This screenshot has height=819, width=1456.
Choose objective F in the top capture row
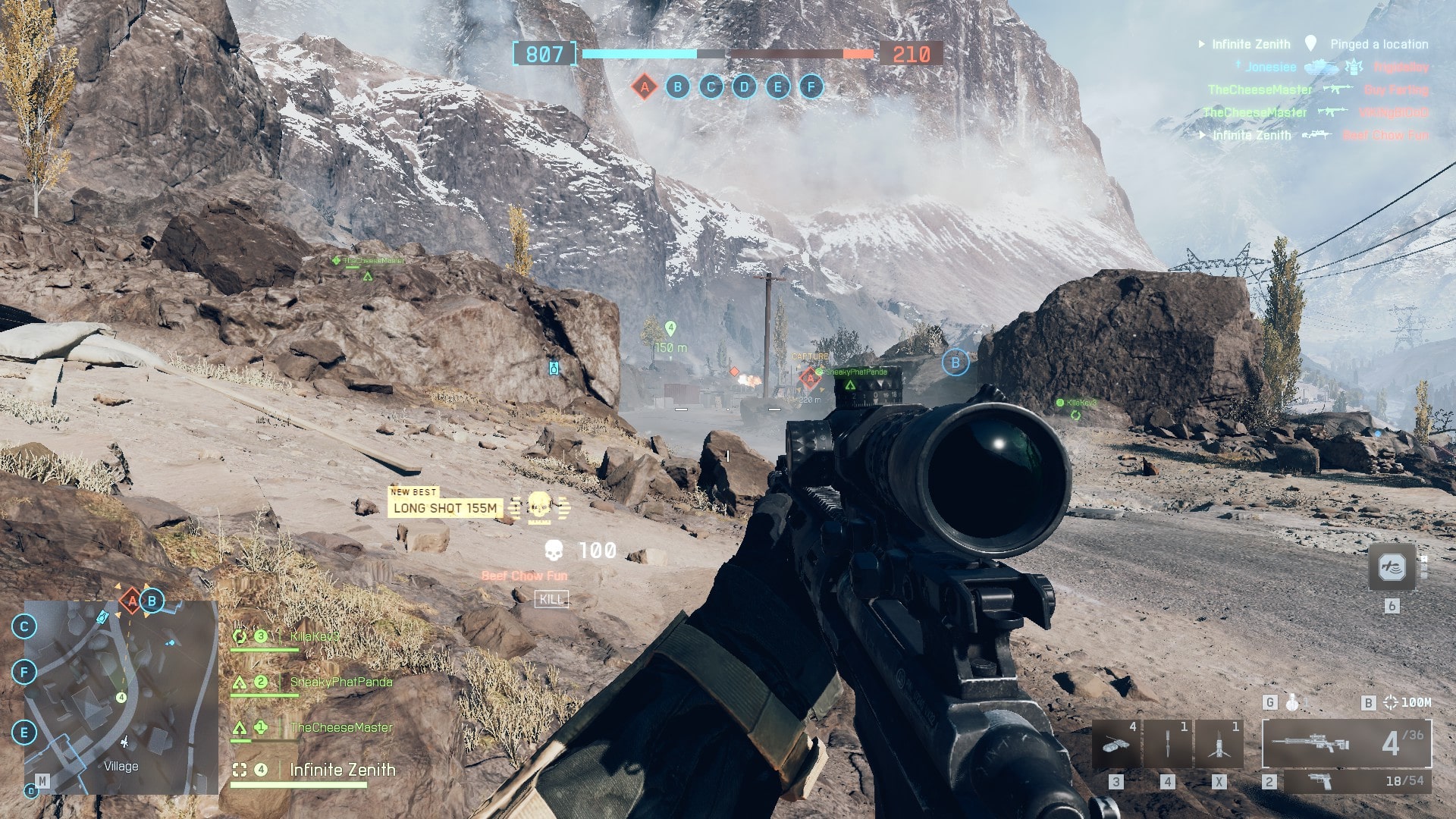pos(811,87)
